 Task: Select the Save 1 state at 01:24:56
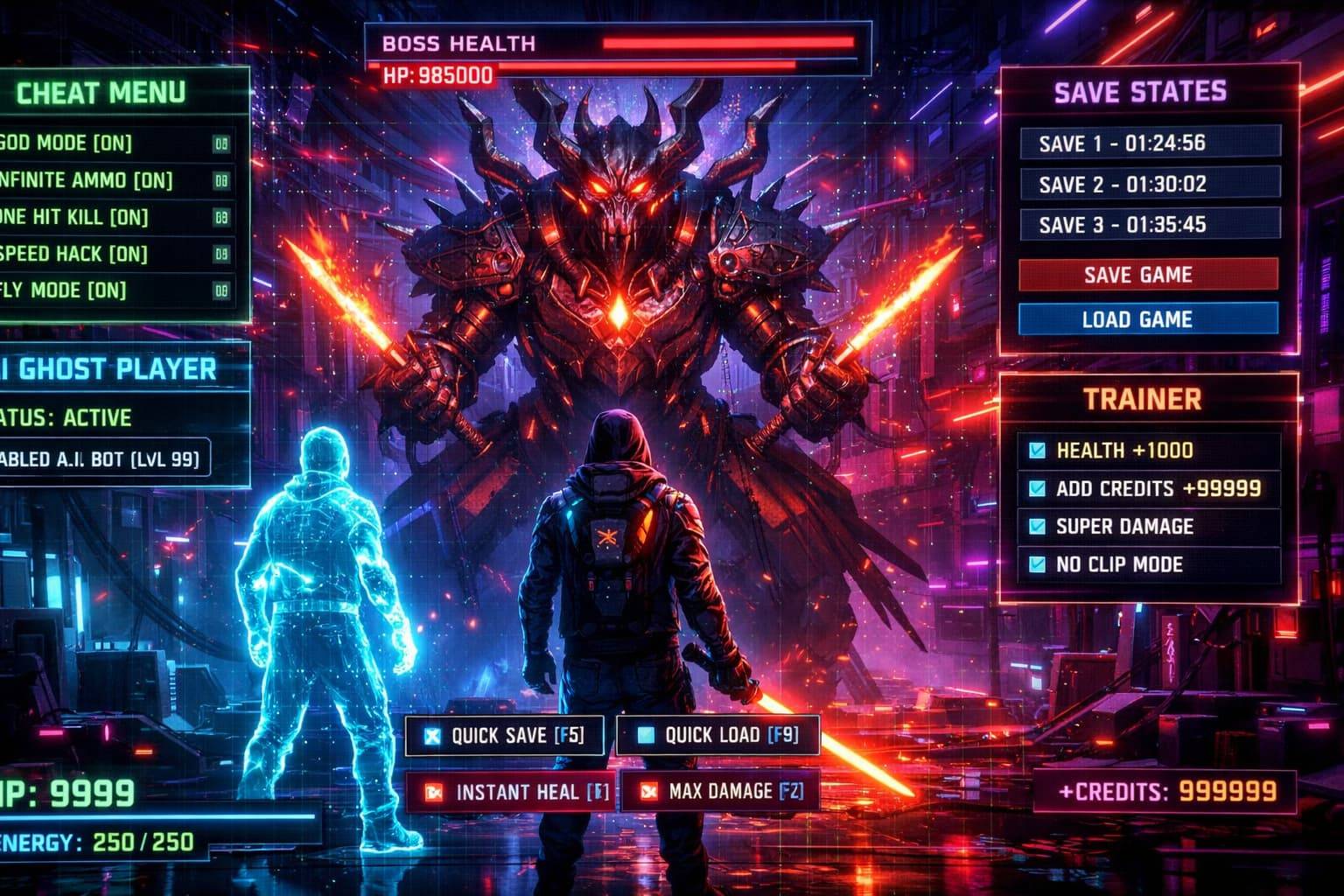pyautogui.click(x=1149, y=143)
